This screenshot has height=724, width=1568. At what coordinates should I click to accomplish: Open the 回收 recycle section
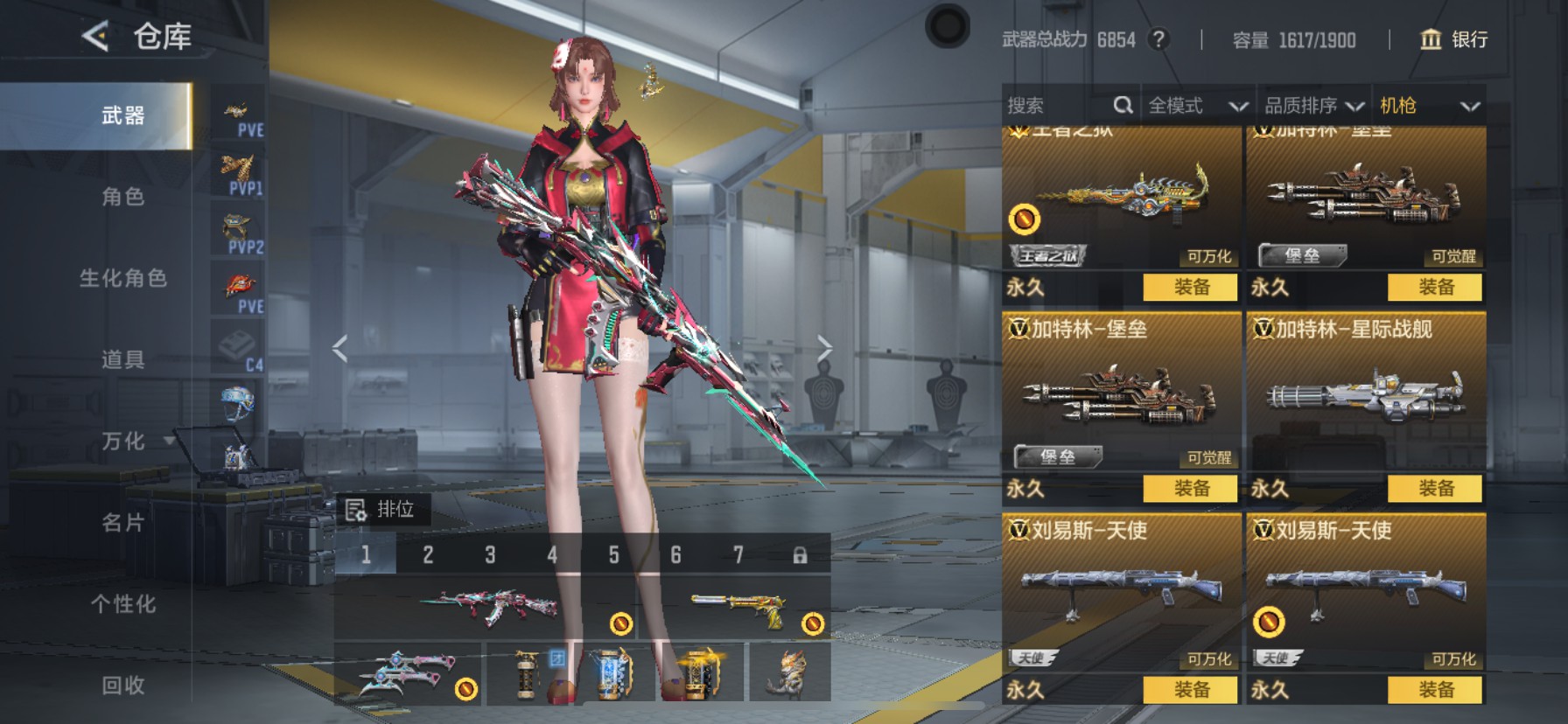tap(122, 686)
